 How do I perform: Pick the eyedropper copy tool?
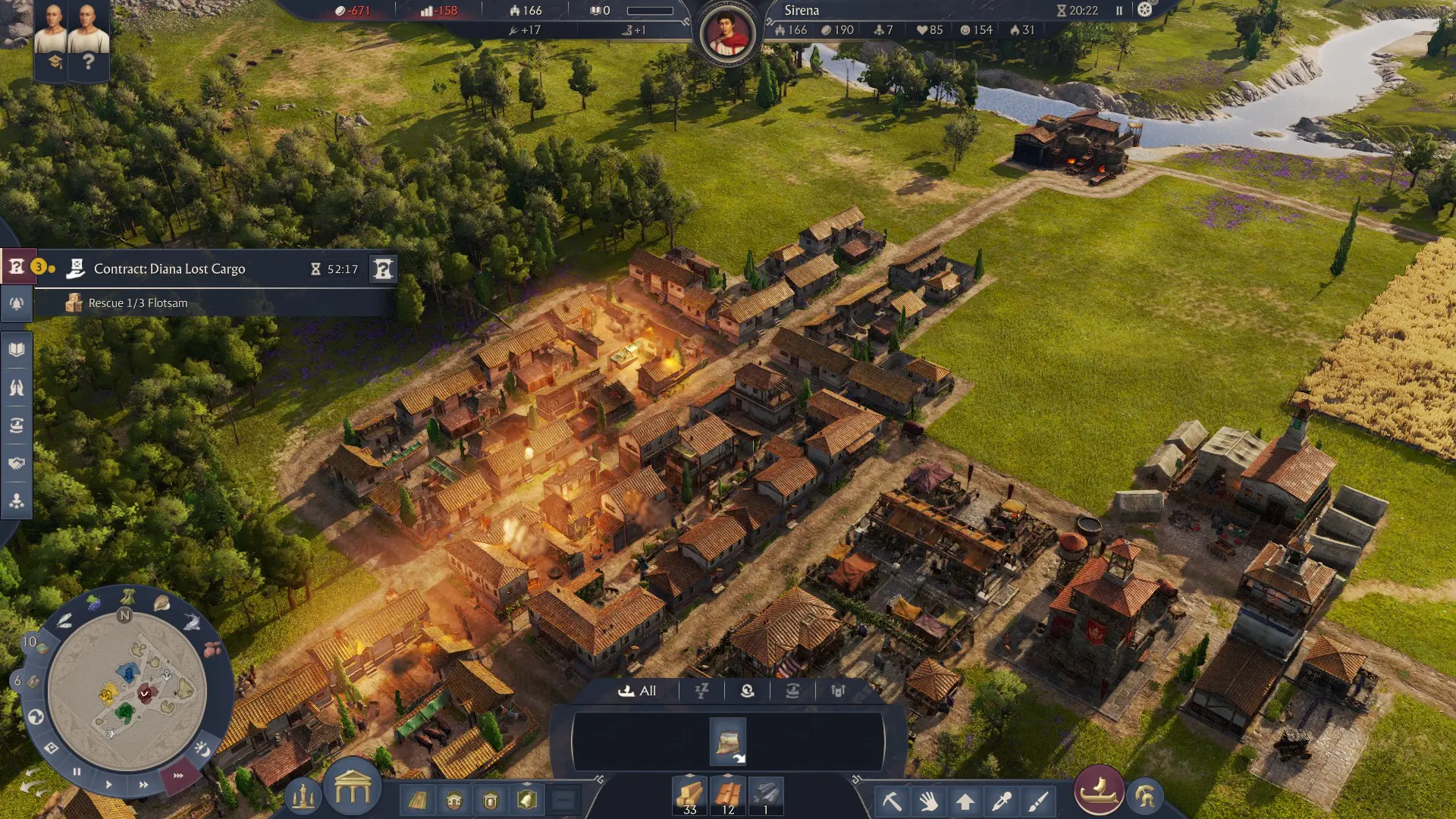[x=1001, y=801]
